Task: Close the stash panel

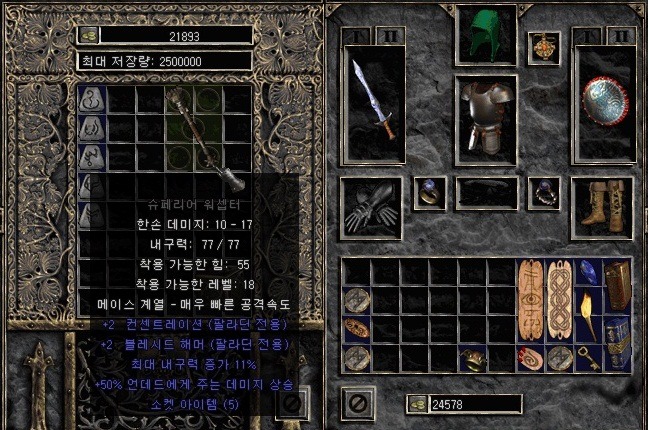Action: point(291,403)
